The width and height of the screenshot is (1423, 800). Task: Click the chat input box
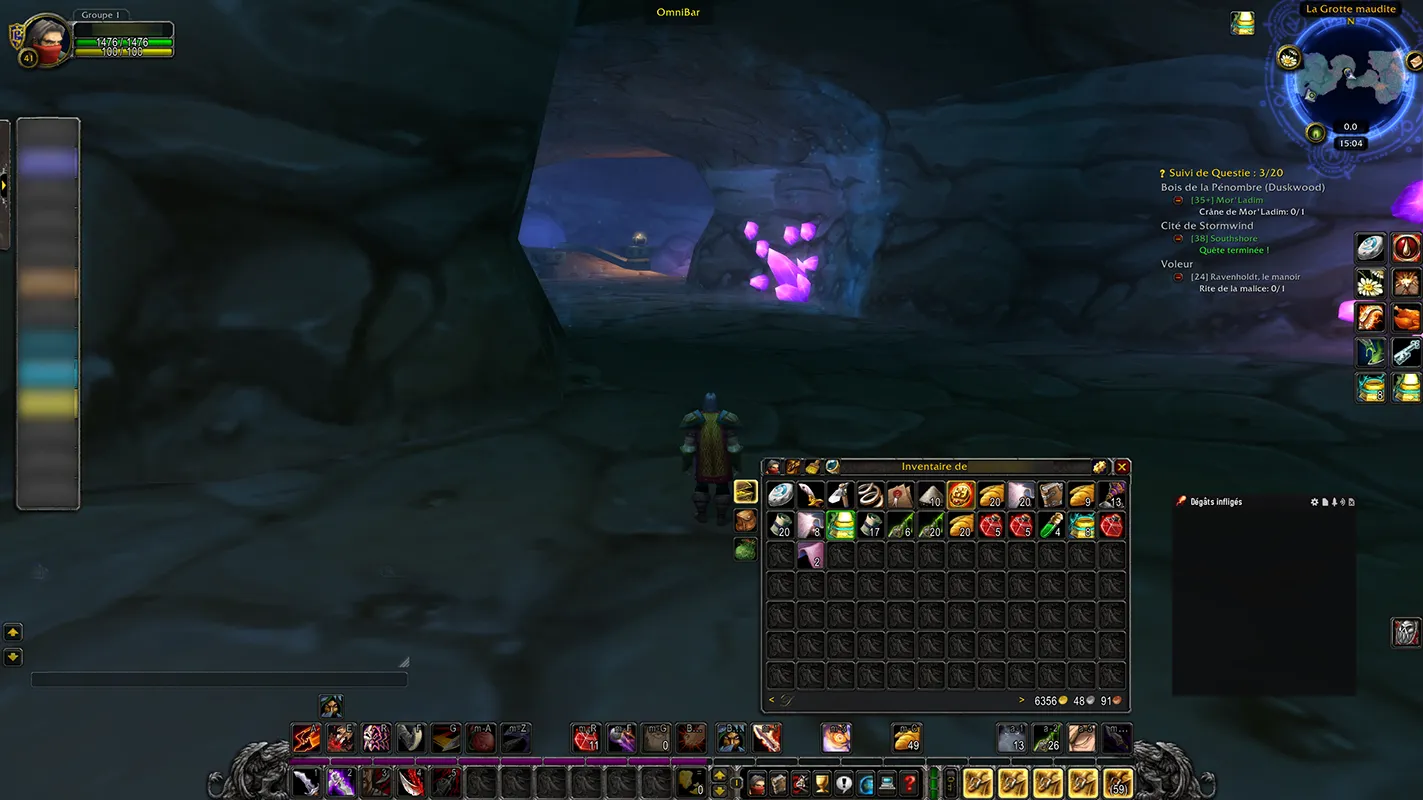click(x=219, y=680)
